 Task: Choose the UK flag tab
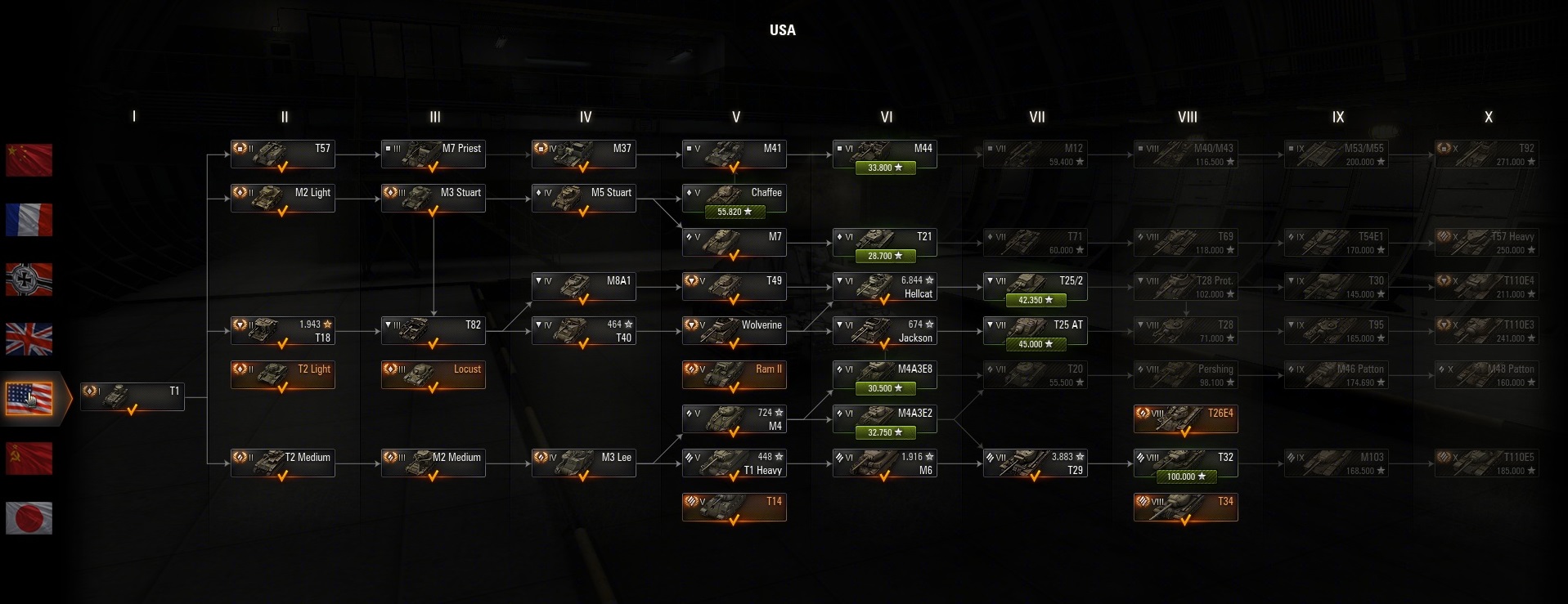point(29,338)
